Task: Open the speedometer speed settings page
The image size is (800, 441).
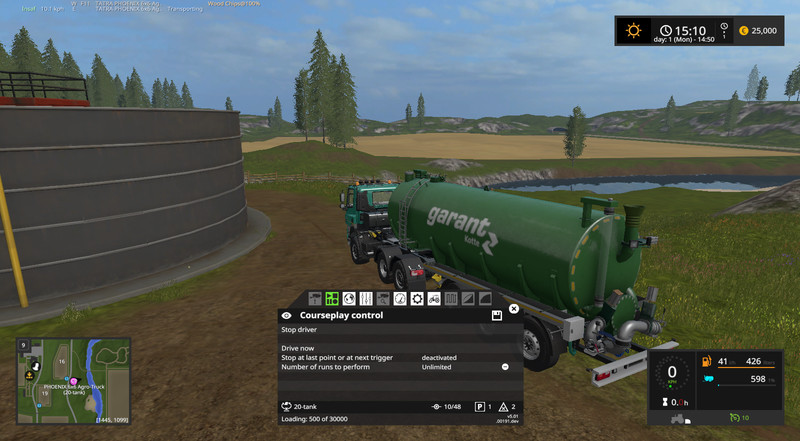Action: pyautogui.click(x=400, y=298)
